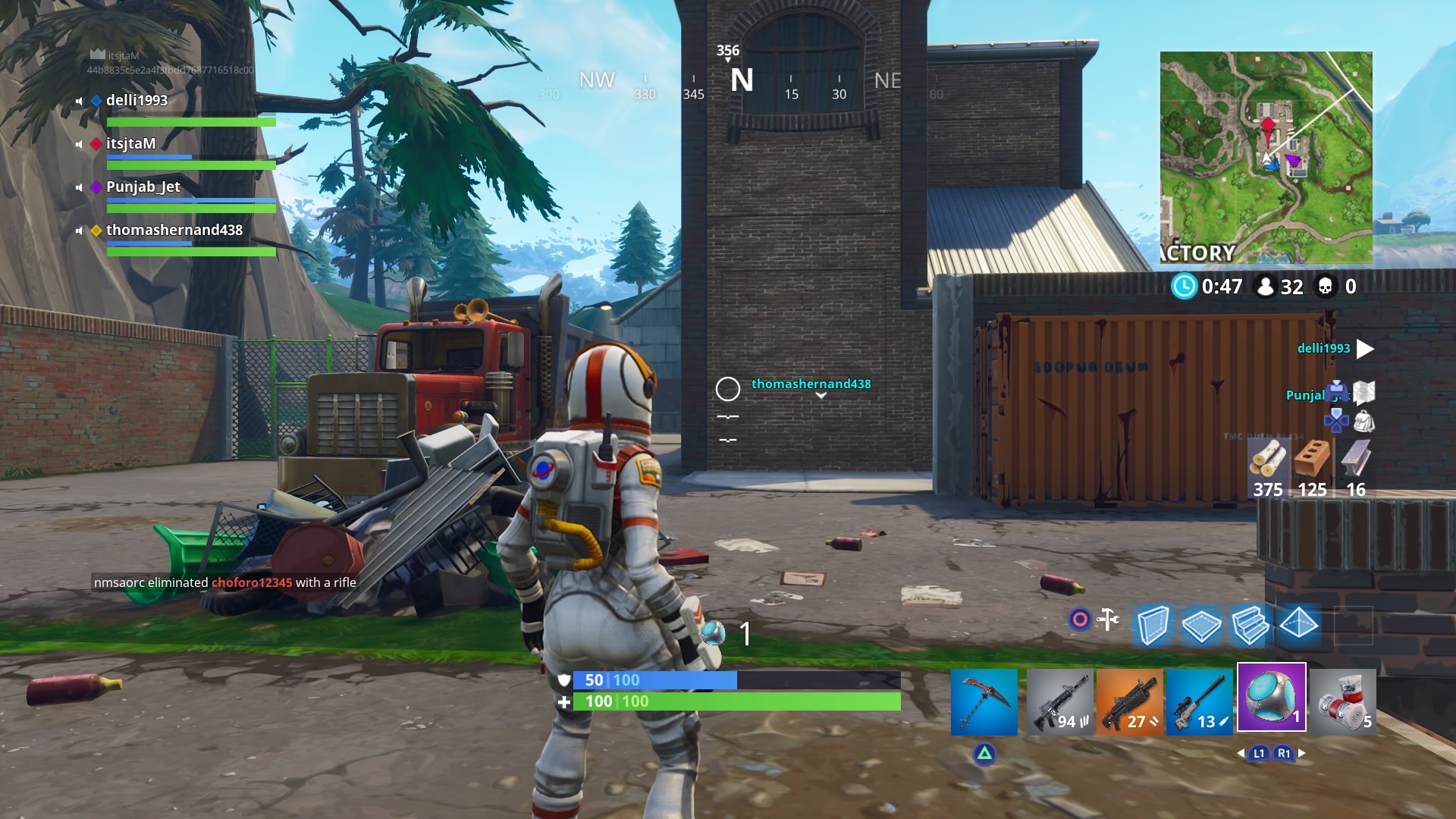Switch to metal building material
This screenshot has width=1456, height=819.
point(1357,463)
